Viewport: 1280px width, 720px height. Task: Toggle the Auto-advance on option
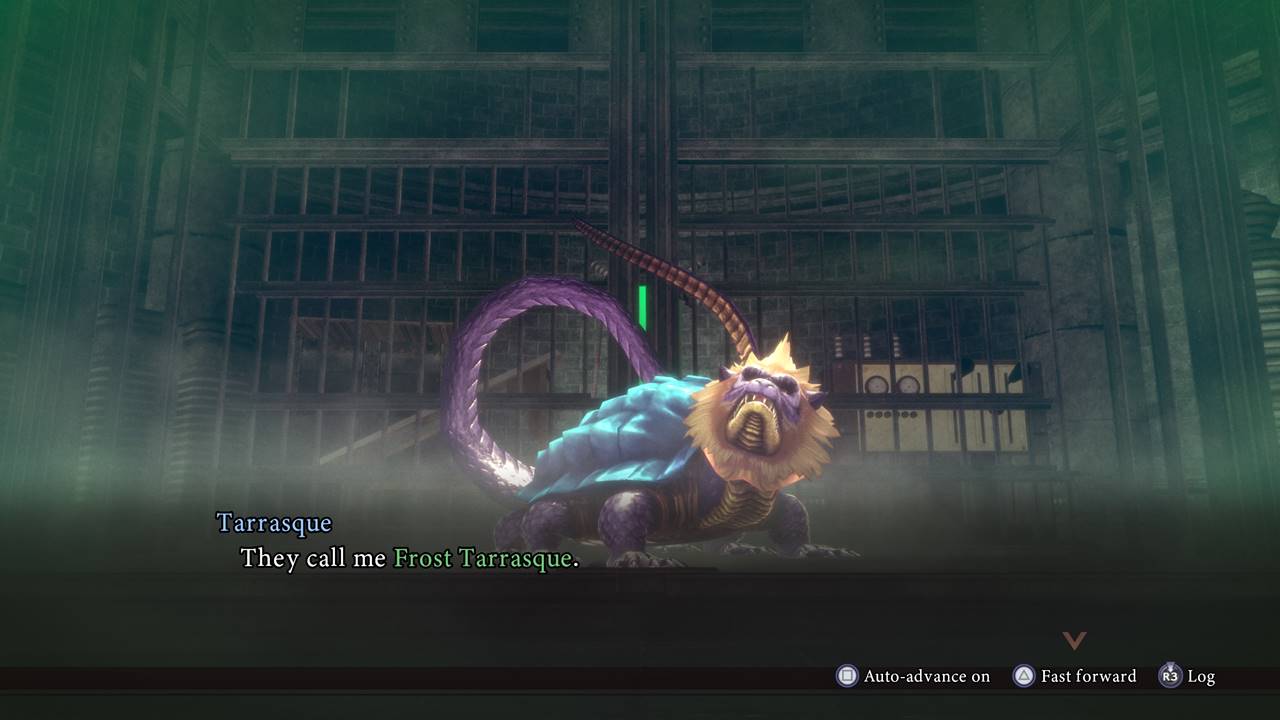913,676
